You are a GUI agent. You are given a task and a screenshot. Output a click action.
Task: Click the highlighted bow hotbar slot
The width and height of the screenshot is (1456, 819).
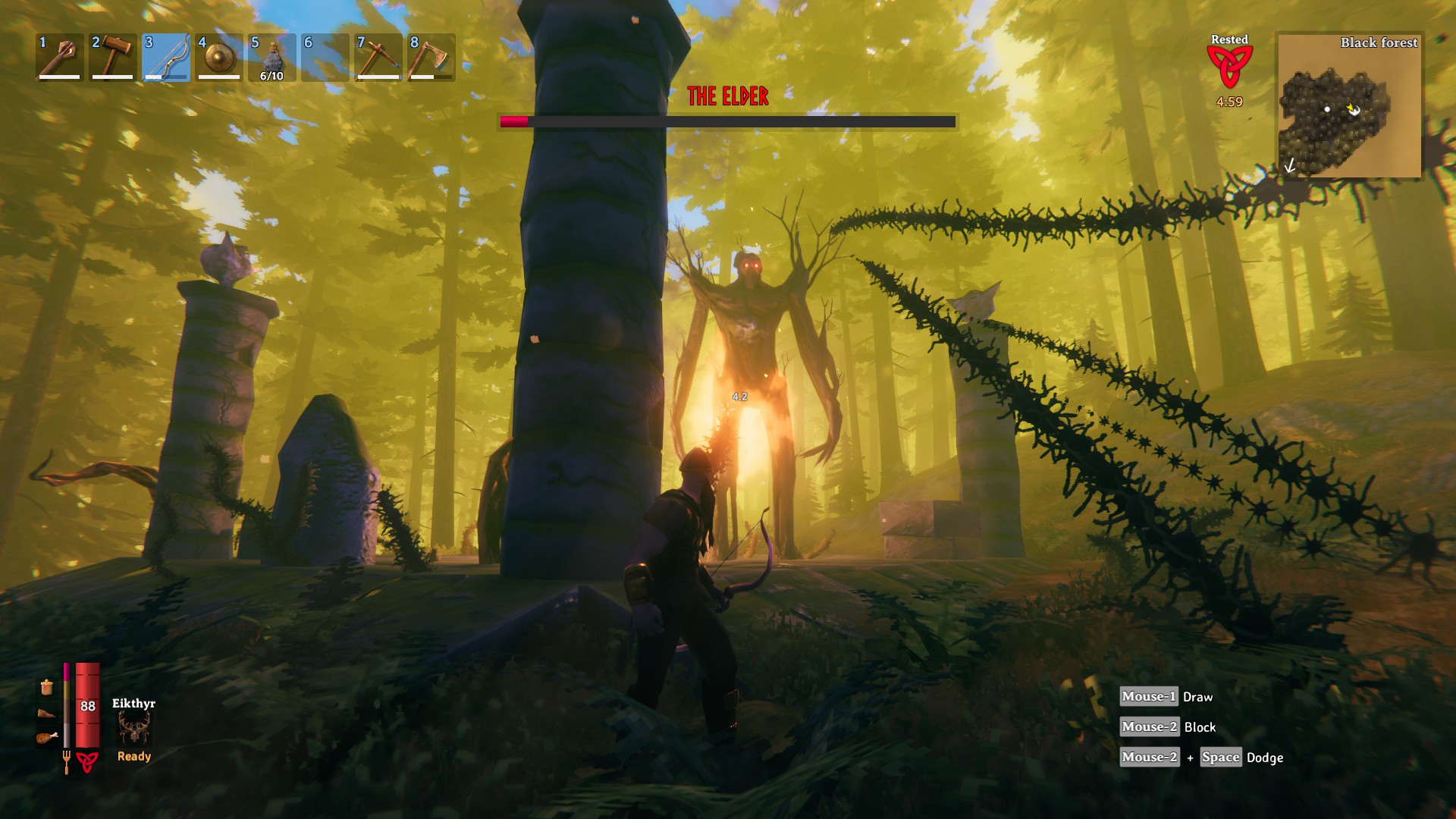coord(166,57)
